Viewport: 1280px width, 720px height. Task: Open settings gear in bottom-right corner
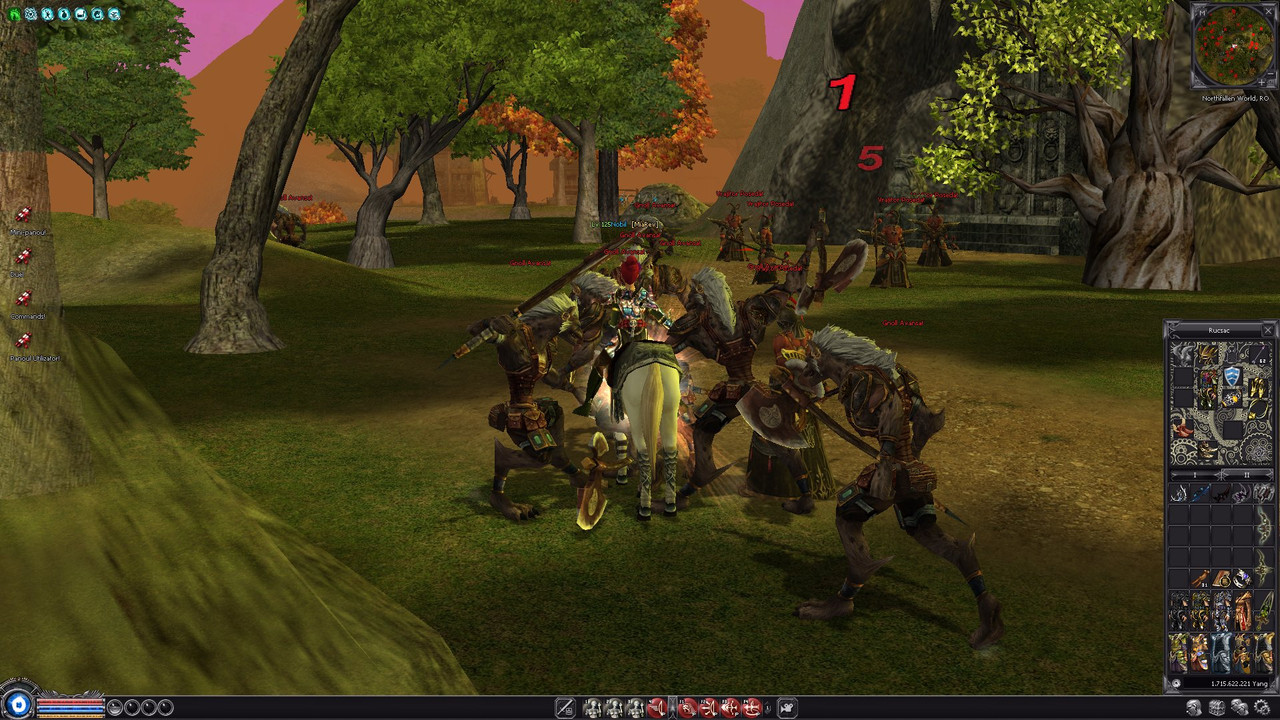pos(1262,708)
